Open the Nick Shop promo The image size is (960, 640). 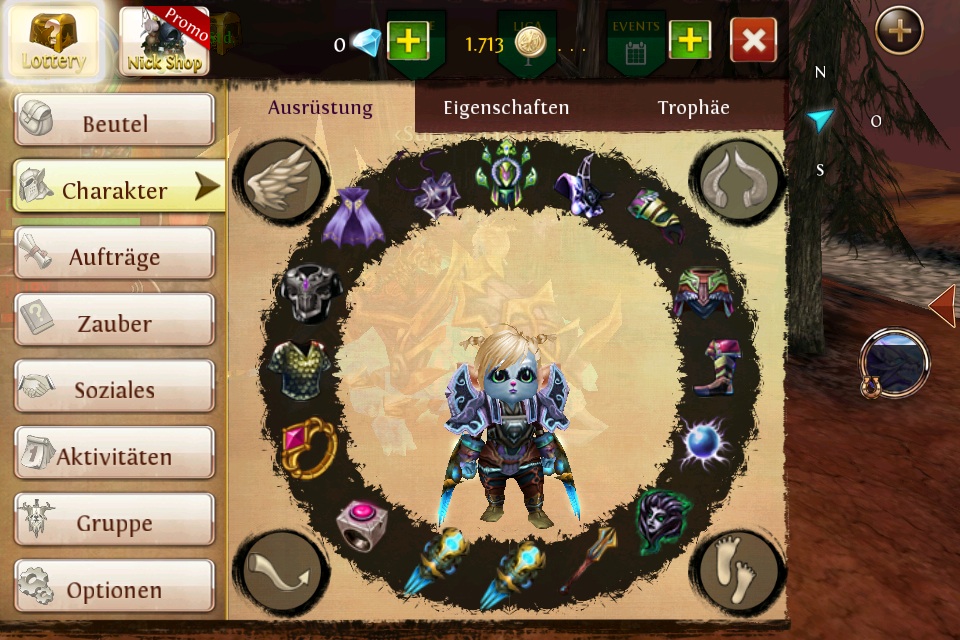point(166,42)
